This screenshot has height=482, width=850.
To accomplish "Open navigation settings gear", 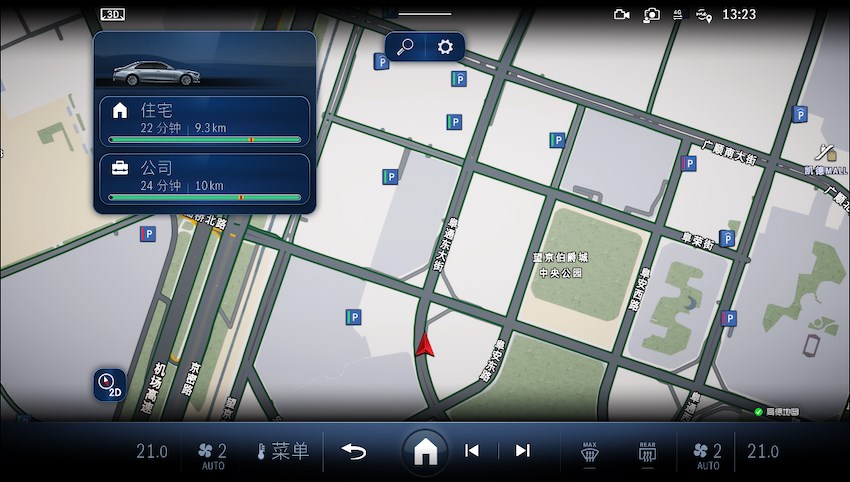I will tap(445, 47).
